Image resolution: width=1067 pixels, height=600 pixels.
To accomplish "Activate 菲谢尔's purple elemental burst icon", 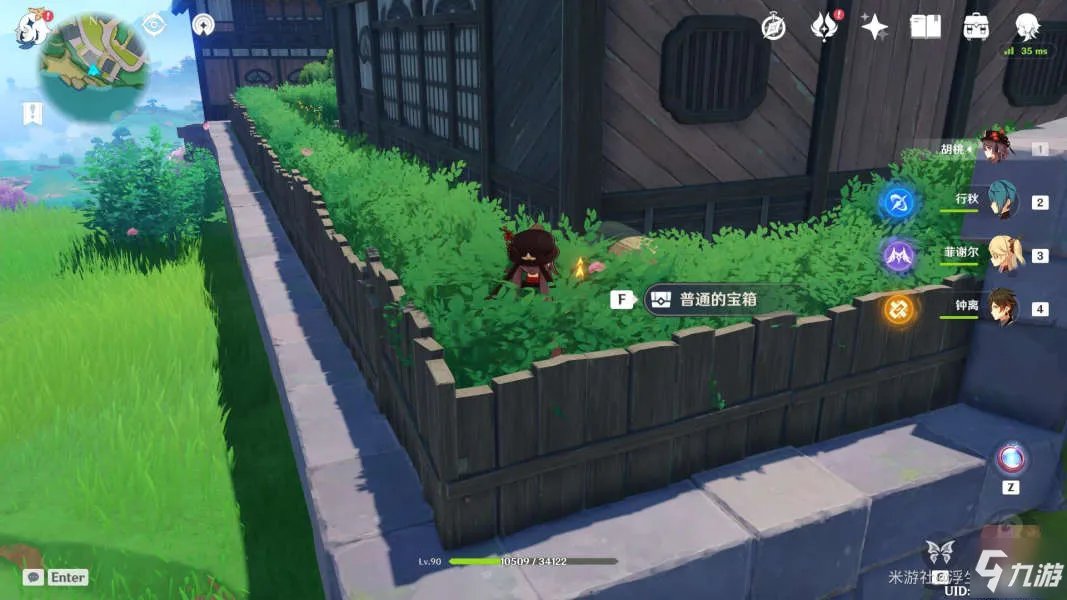I will (x=898, y=256).
